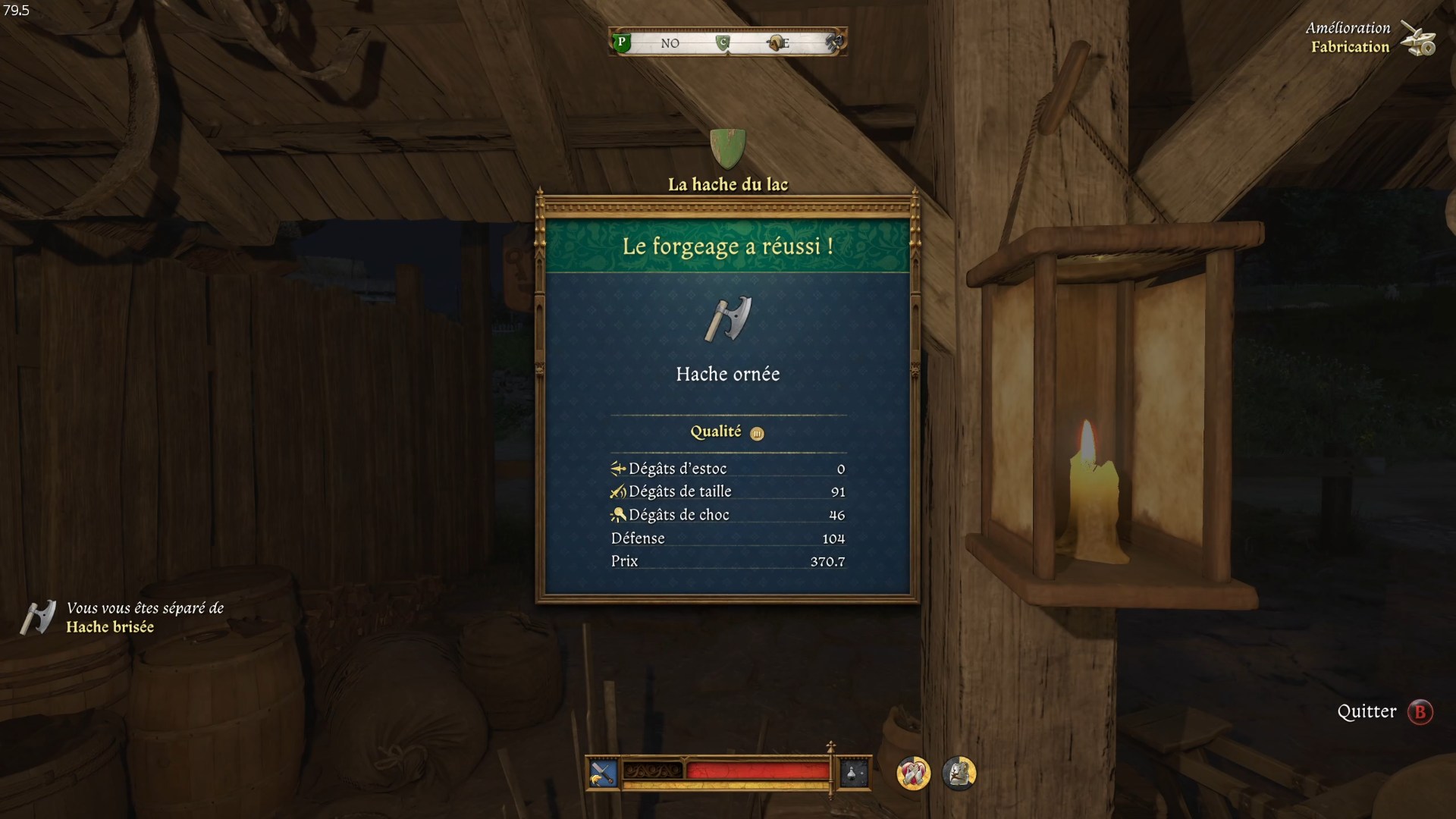1456x819 pixels.
Task: Select the armor plate status icon bottom right
Action: coord(958,774)
